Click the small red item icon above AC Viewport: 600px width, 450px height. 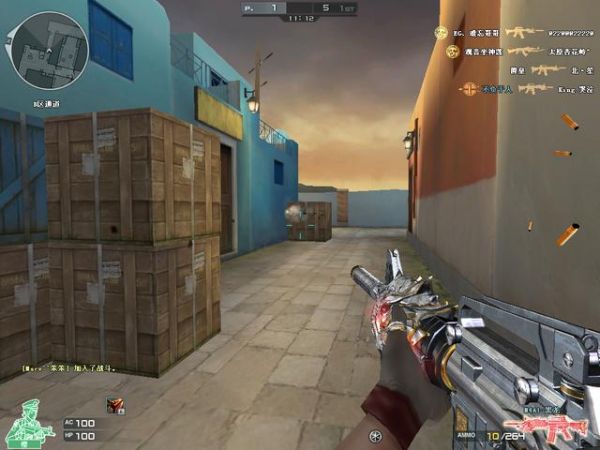115,404
